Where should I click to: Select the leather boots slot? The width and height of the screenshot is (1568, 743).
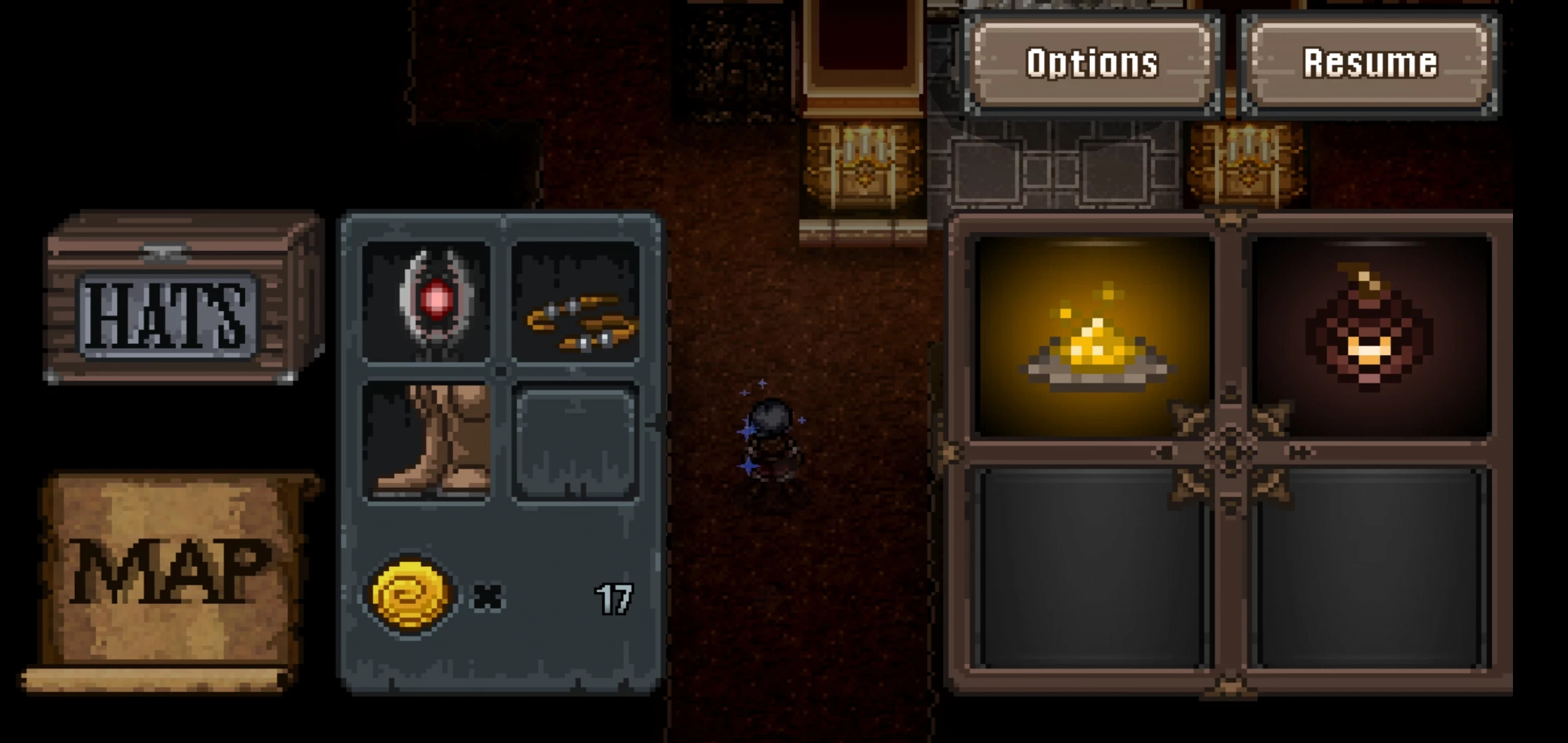427,441
